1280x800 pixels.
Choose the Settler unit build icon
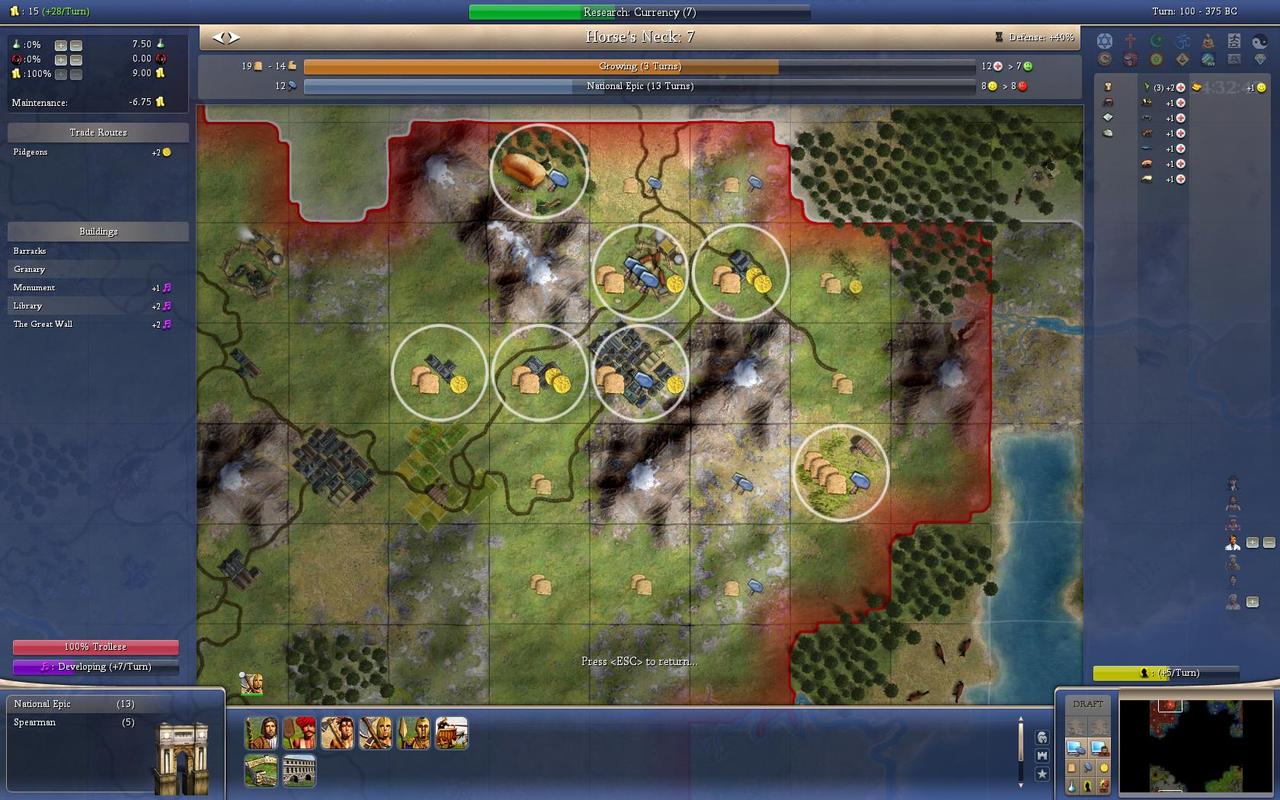click(261, 733)
